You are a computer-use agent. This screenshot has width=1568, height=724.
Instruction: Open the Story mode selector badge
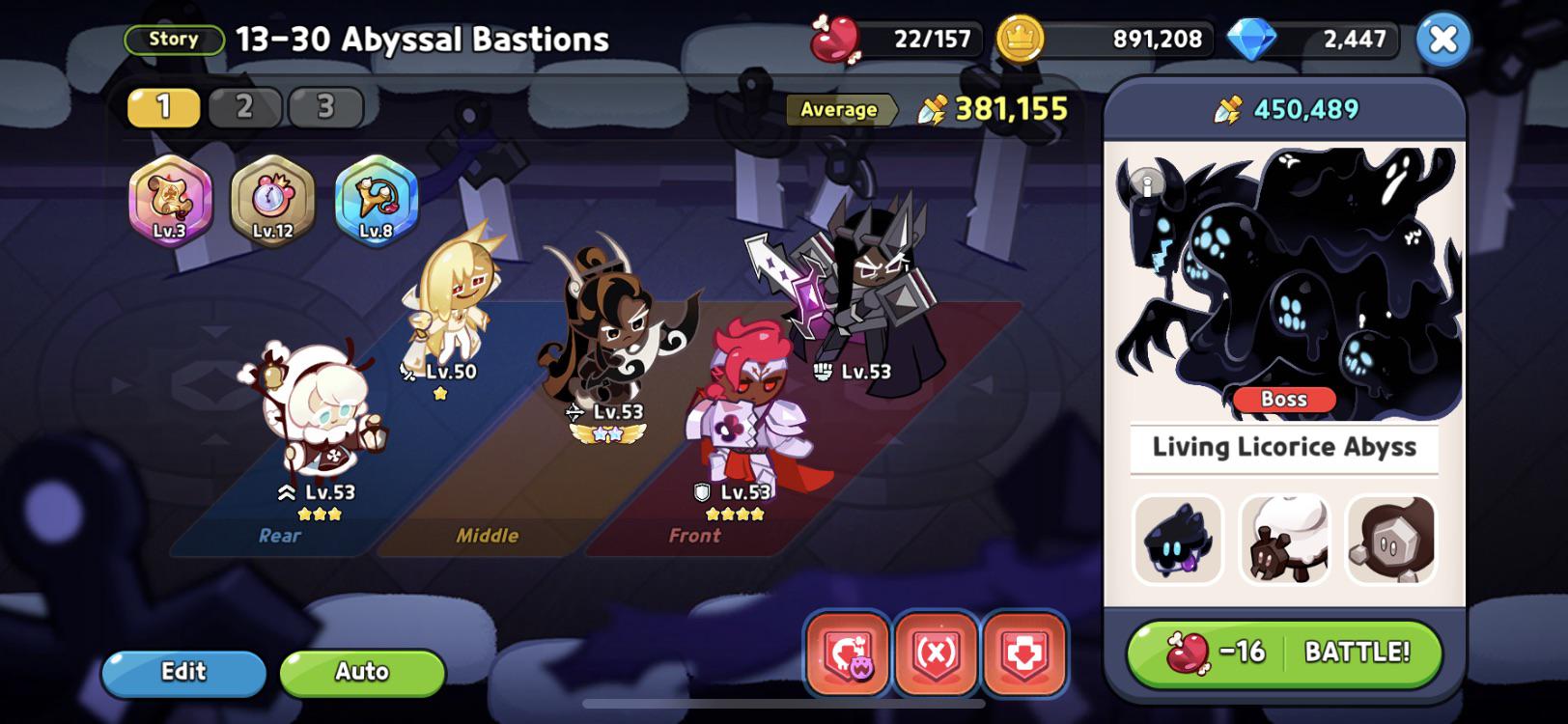pyautogui.click(x=174, y=39)
